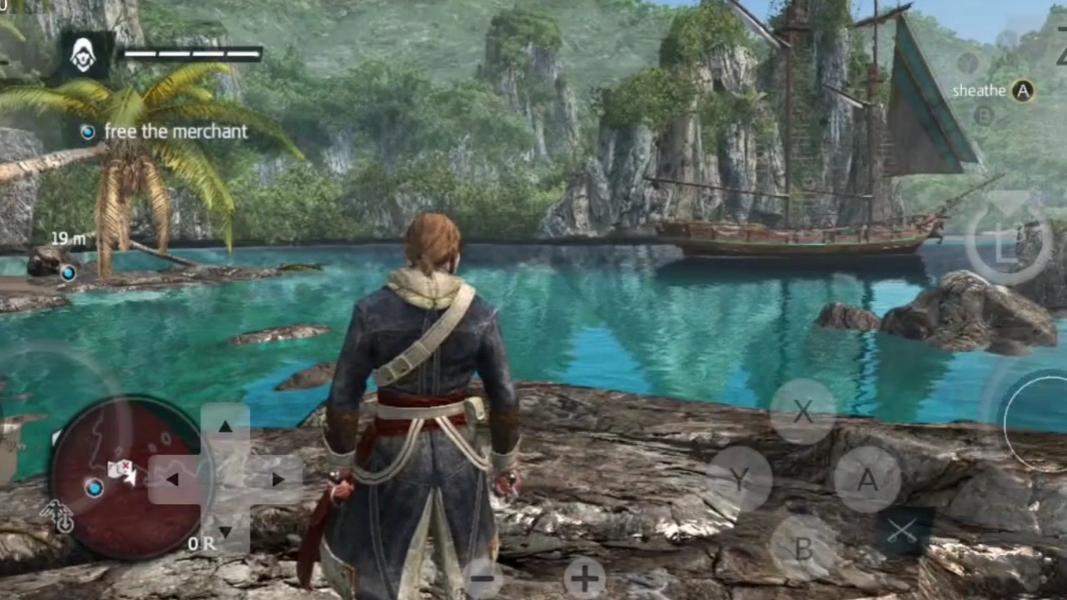Select the crossed swords weapon icon
The height and width of the screenshot is (600, 1067).
[x=904, y=532]
